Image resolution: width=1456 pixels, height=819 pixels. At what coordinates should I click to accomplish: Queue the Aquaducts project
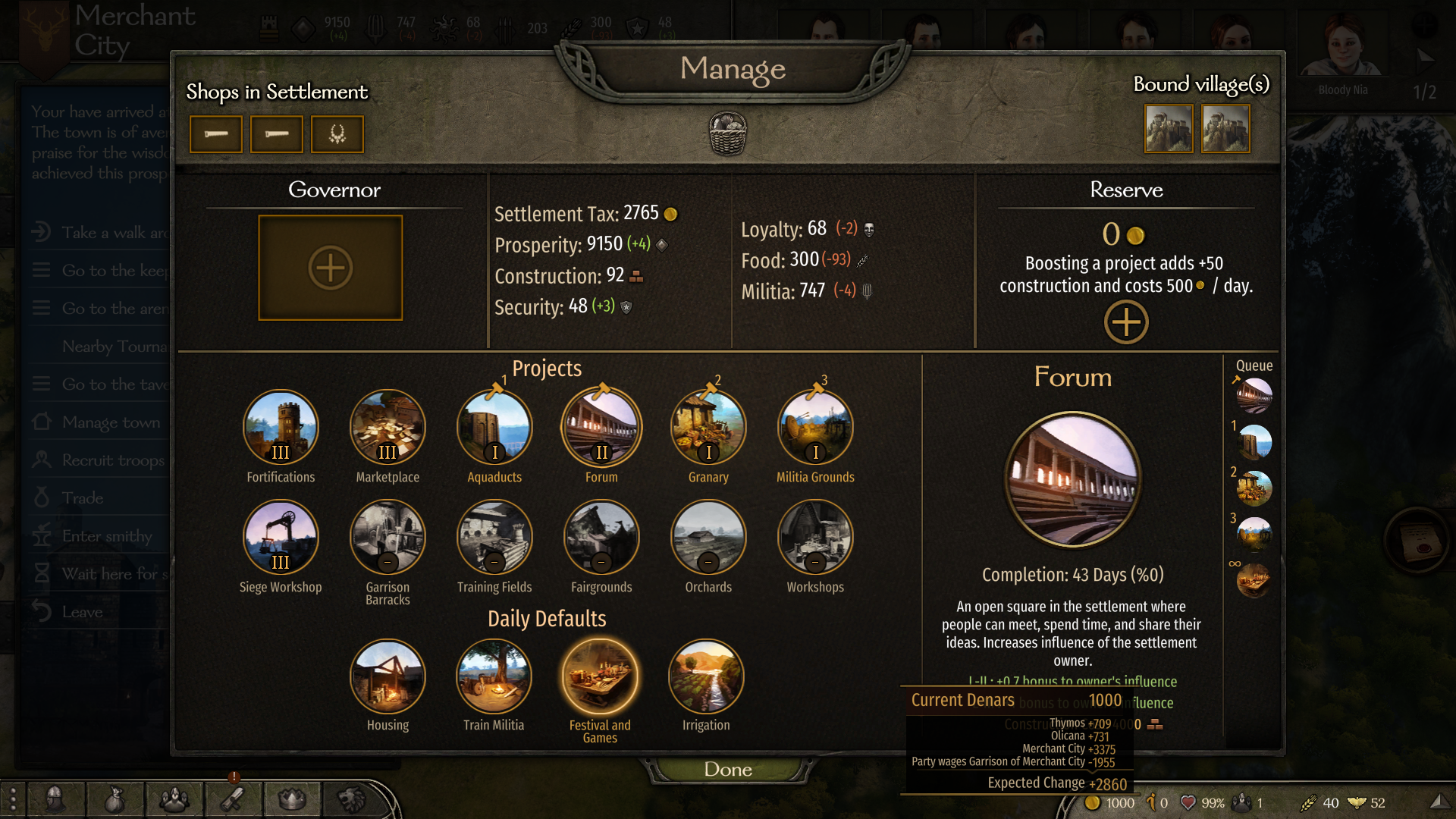pyautogui.click(x=494, y=428)
